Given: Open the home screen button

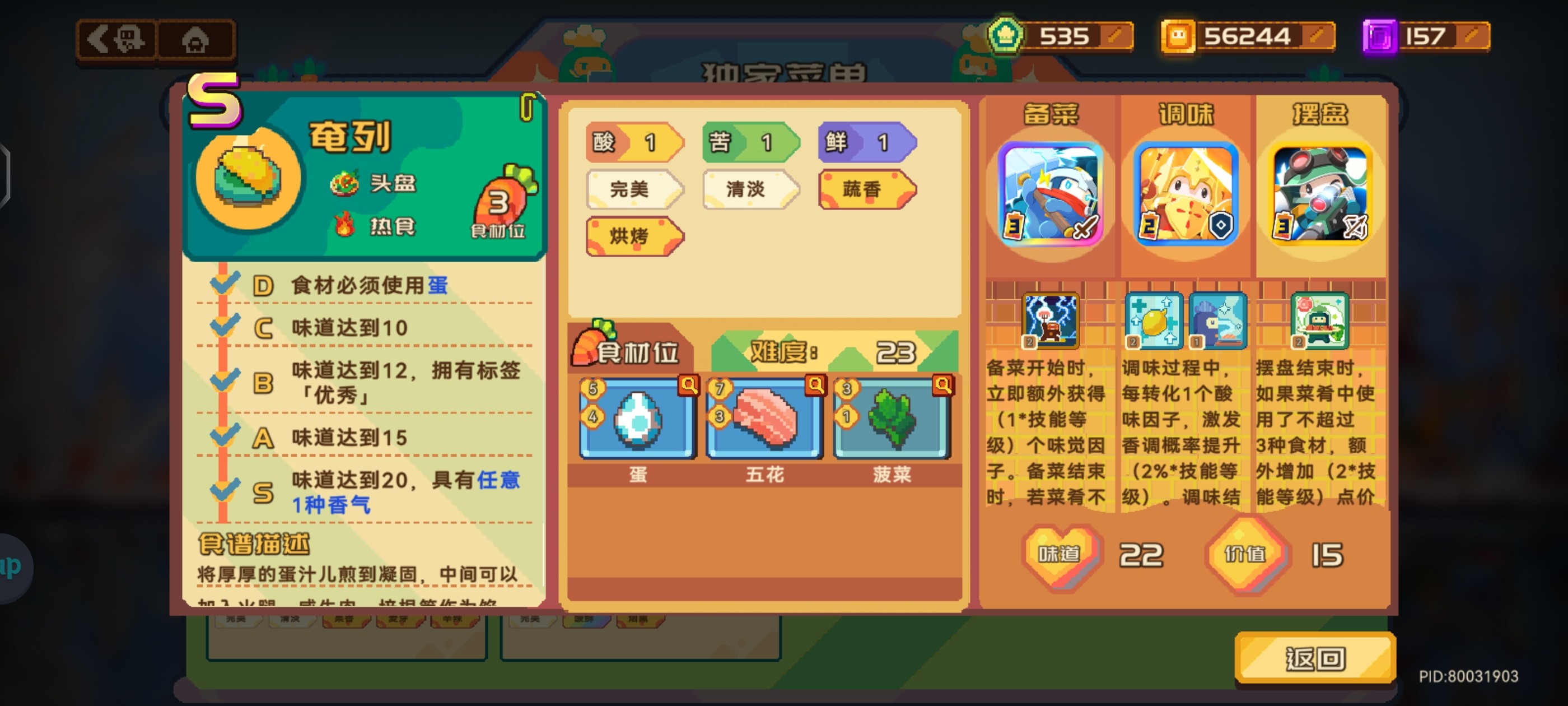Looking at the screenshot, I should point(195,41).
